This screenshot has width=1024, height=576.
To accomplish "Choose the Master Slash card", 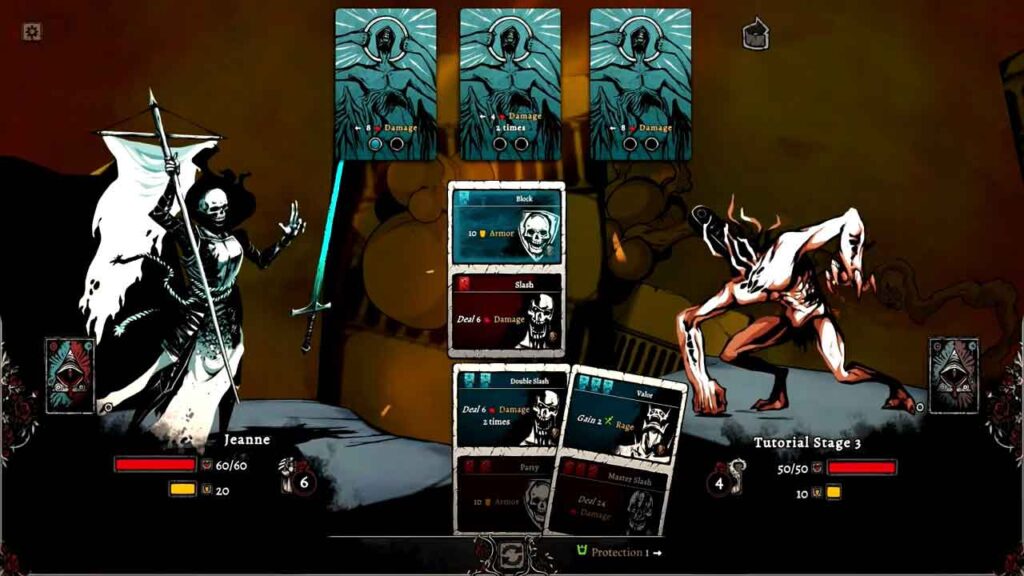I will [x=608, y=500].
